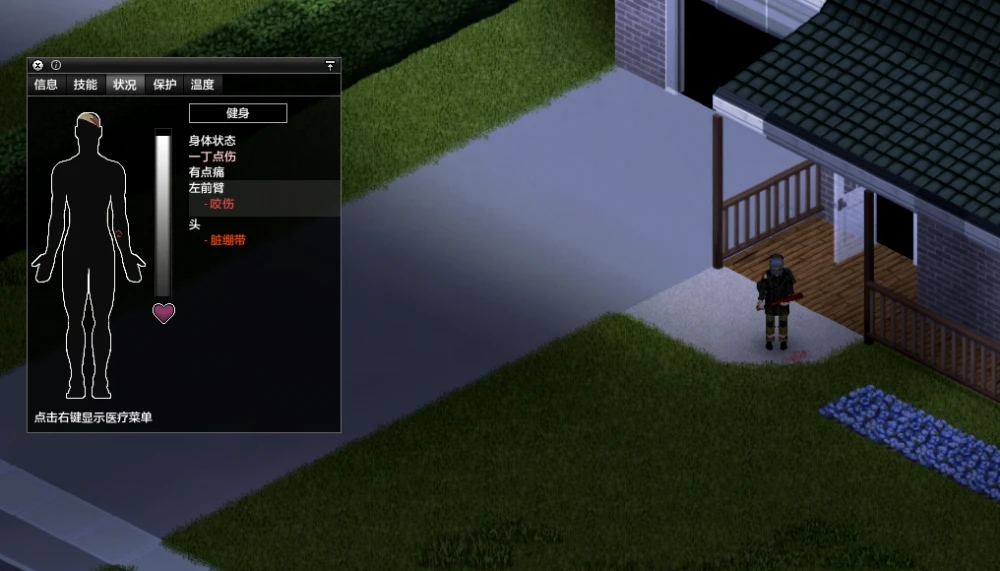
Task: Click the info icon in panel header
Action: click(x=56, y=65)
